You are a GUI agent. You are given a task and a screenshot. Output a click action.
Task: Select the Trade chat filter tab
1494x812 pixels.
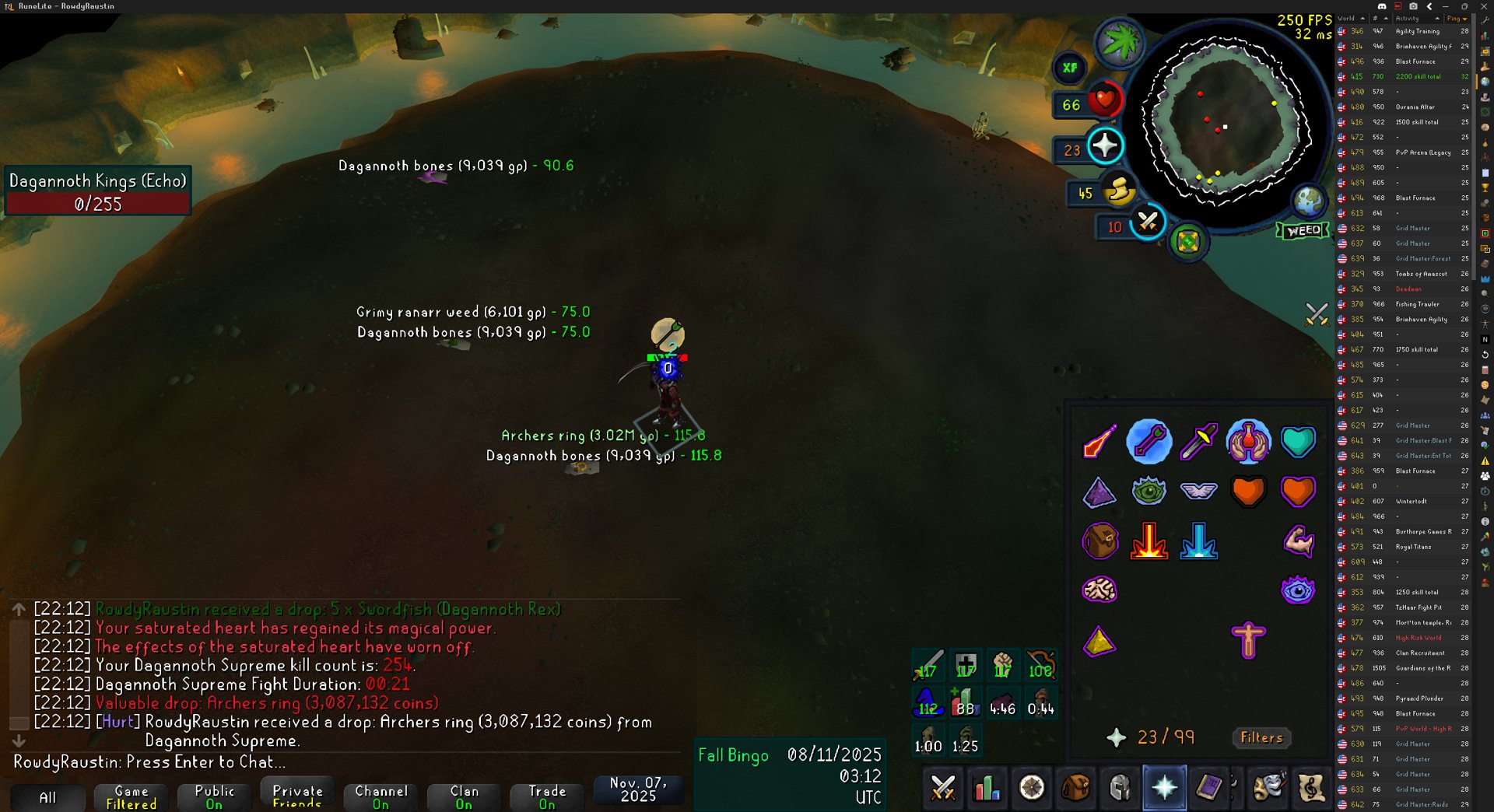(x=547, y=796)
